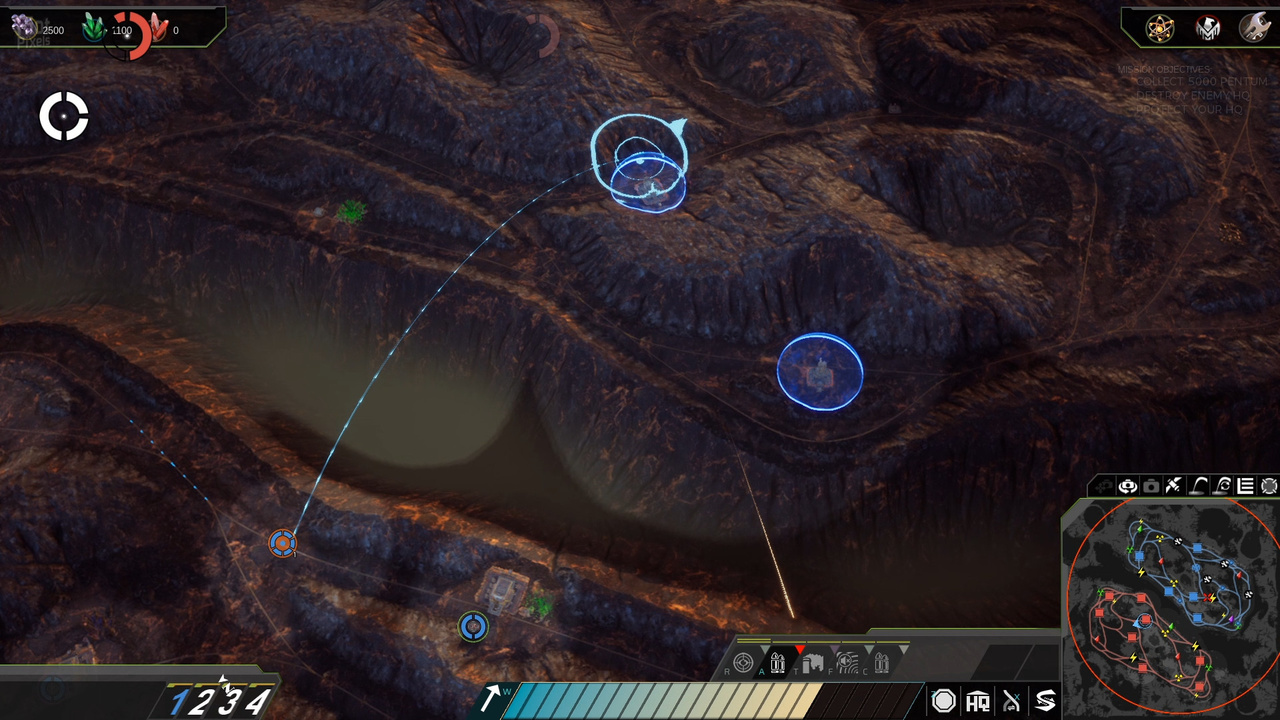
Task: Open the list icon above the minimap
Action: 1245,486
